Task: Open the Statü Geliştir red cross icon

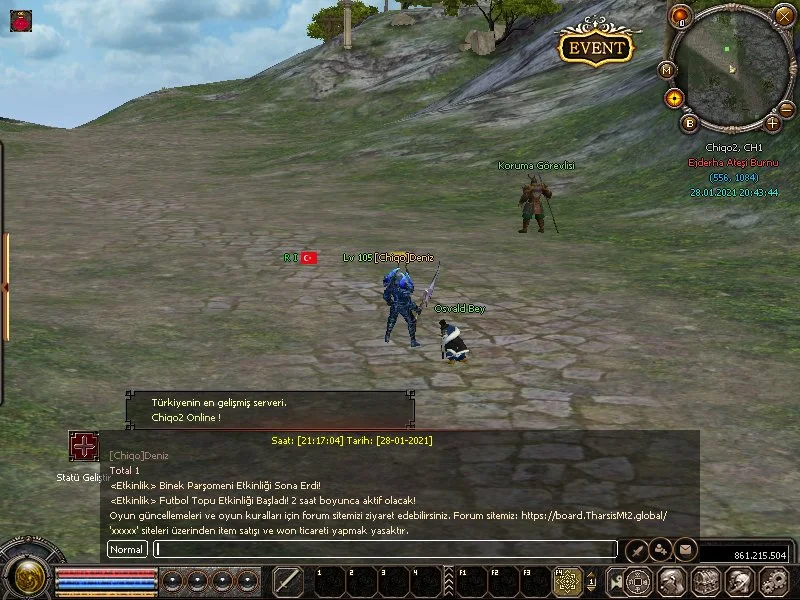Action: [x=83, y=446]
